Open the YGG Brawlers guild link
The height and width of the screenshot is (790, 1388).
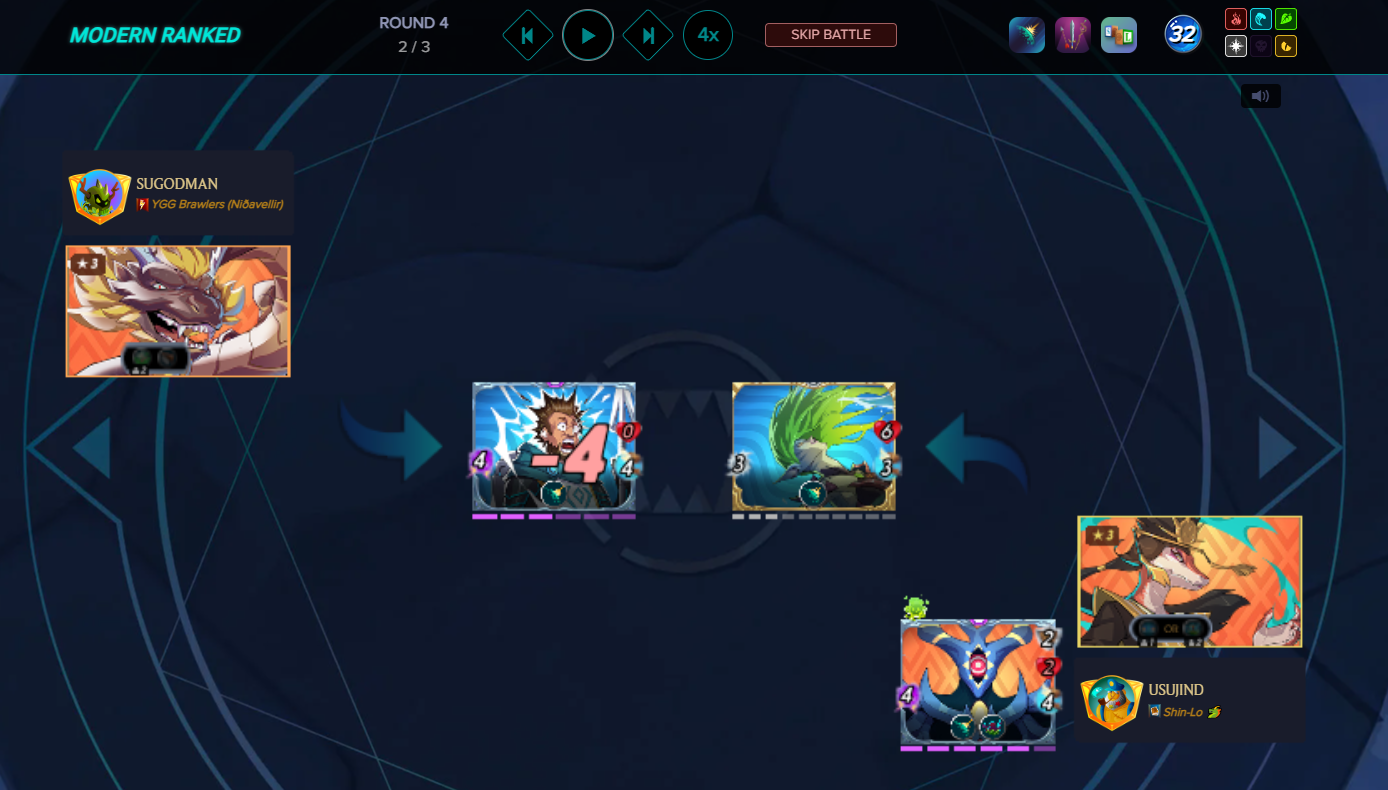(x=216, y=204)
